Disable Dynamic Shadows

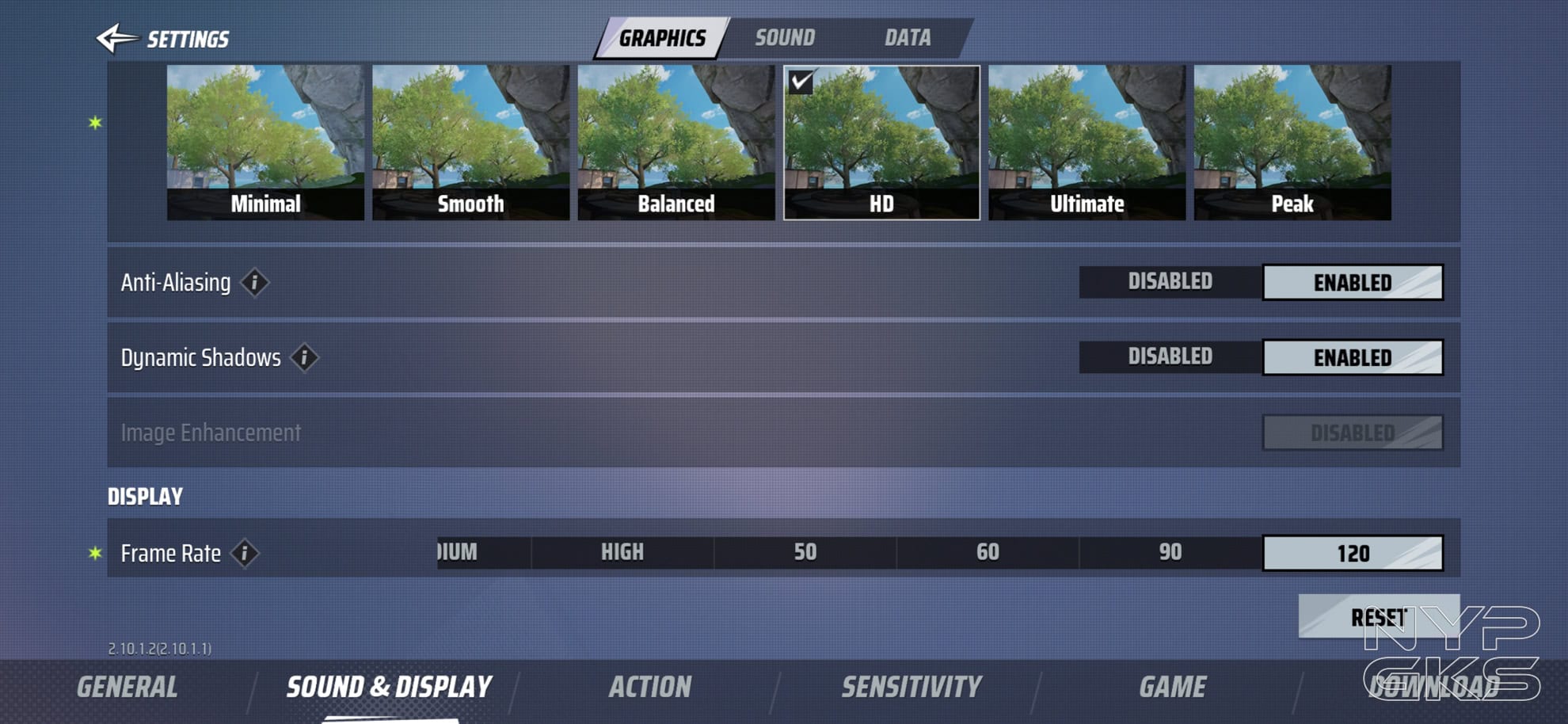coord(1170,357)
